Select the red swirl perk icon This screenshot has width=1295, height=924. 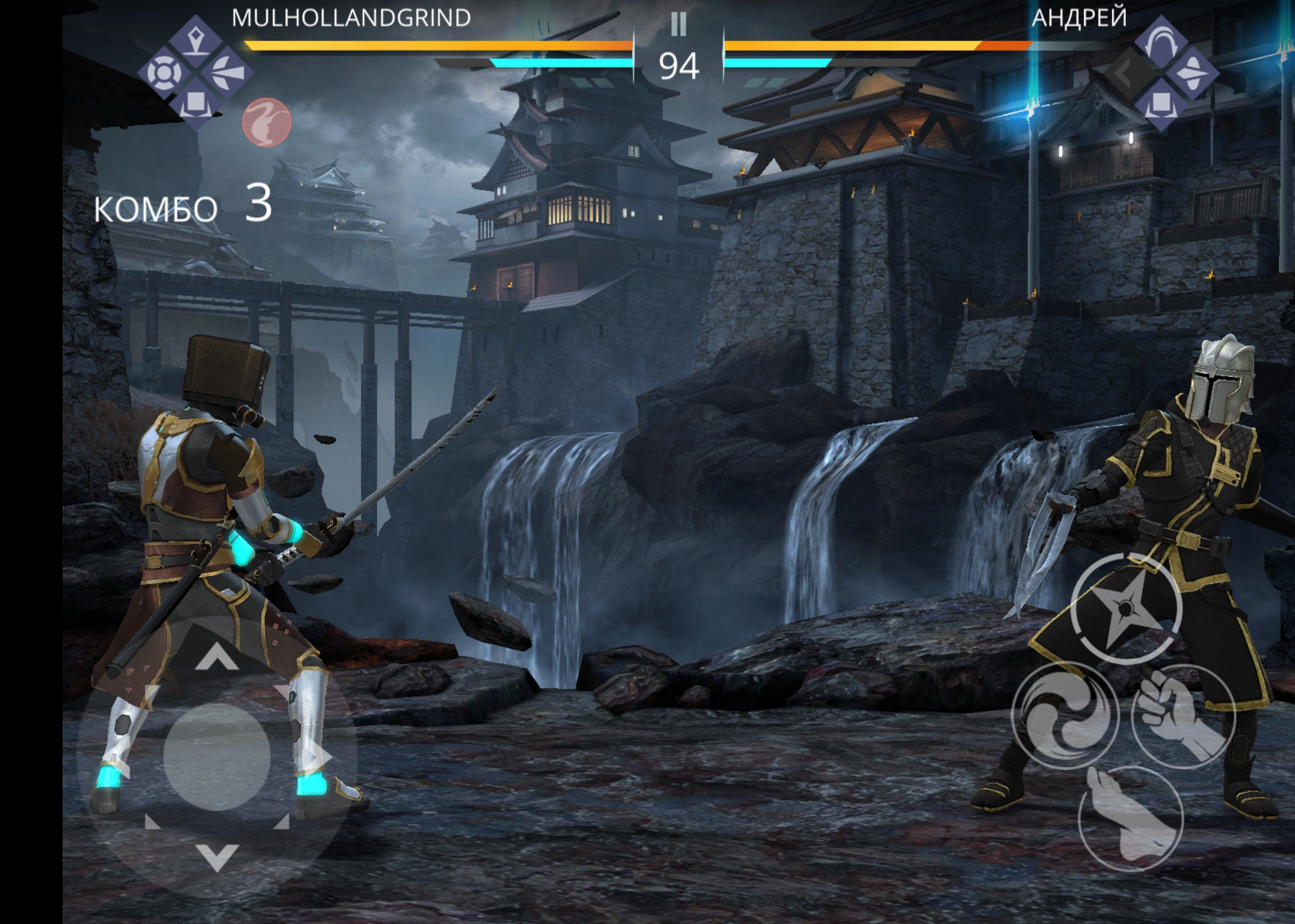267,122
